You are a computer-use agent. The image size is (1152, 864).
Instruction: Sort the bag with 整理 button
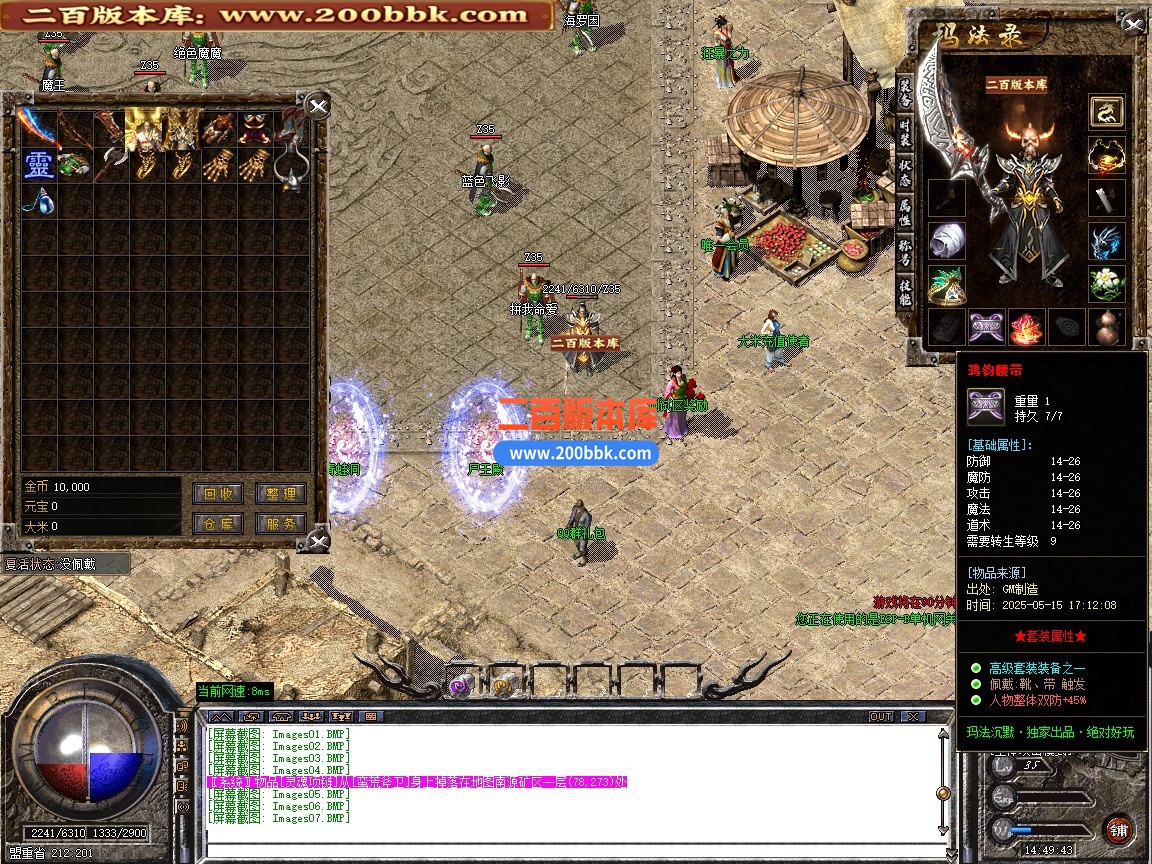click(x=281, y=493)
